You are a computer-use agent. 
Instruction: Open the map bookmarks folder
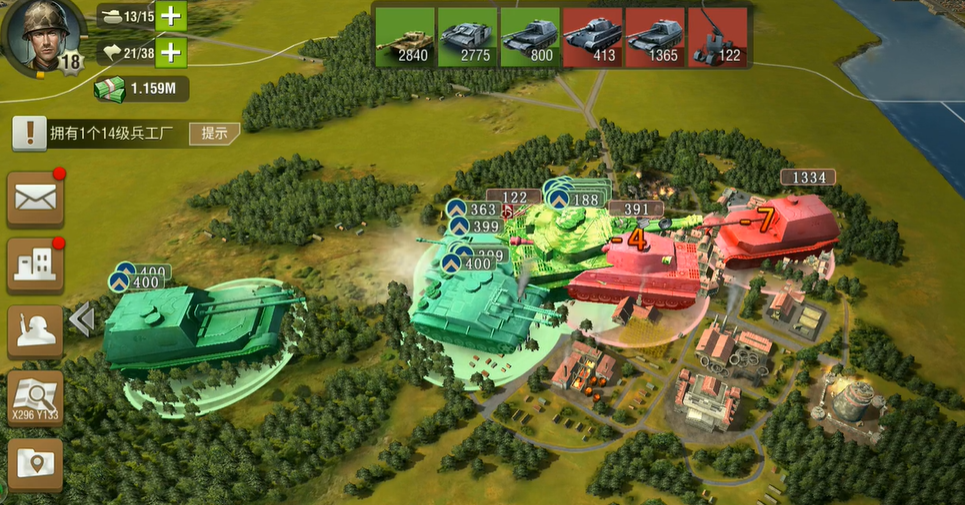point(36,464)
